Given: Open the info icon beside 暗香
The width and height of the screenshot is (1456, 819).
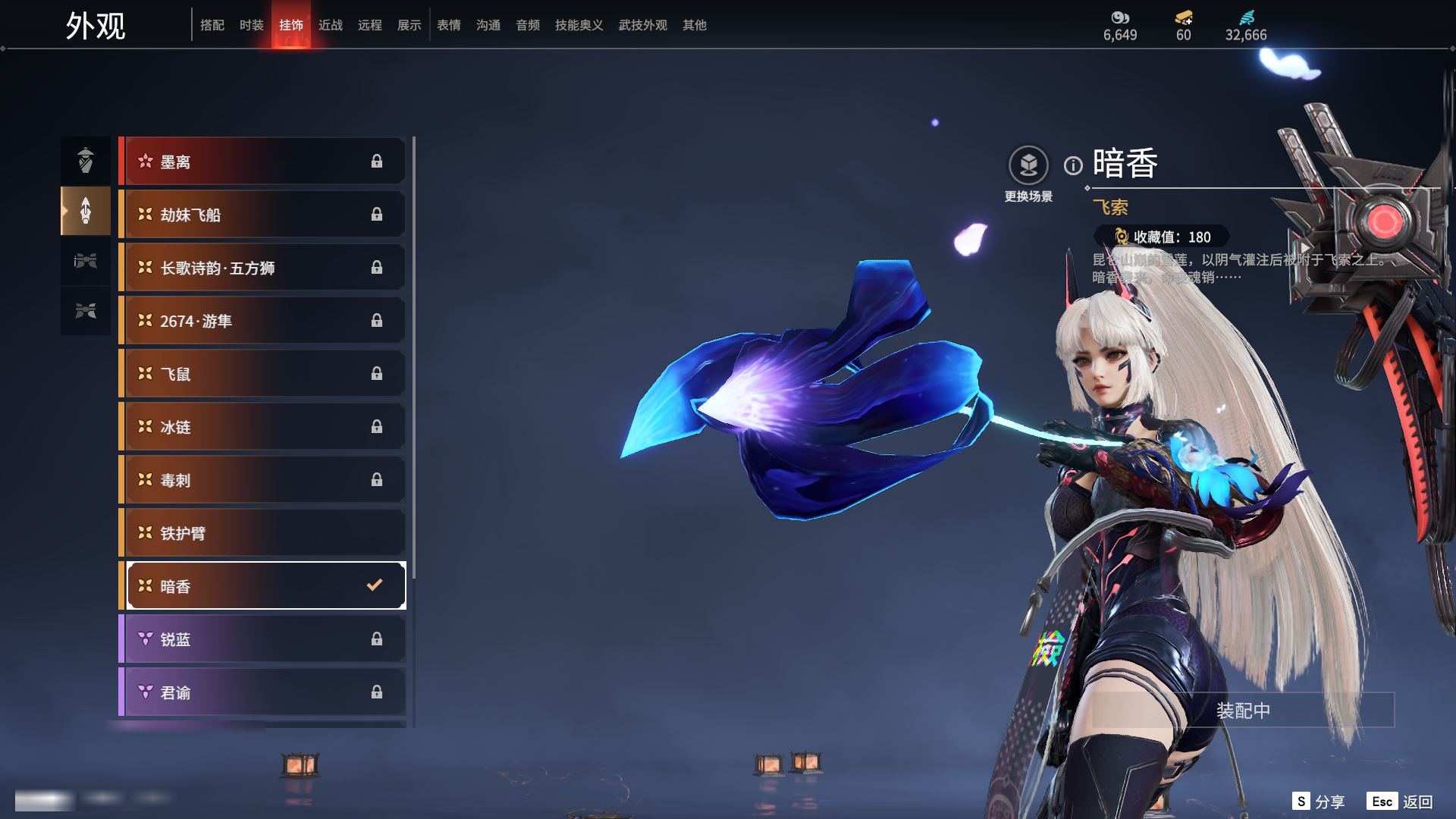Looking at the screenshot, I should pos(1073,165).
